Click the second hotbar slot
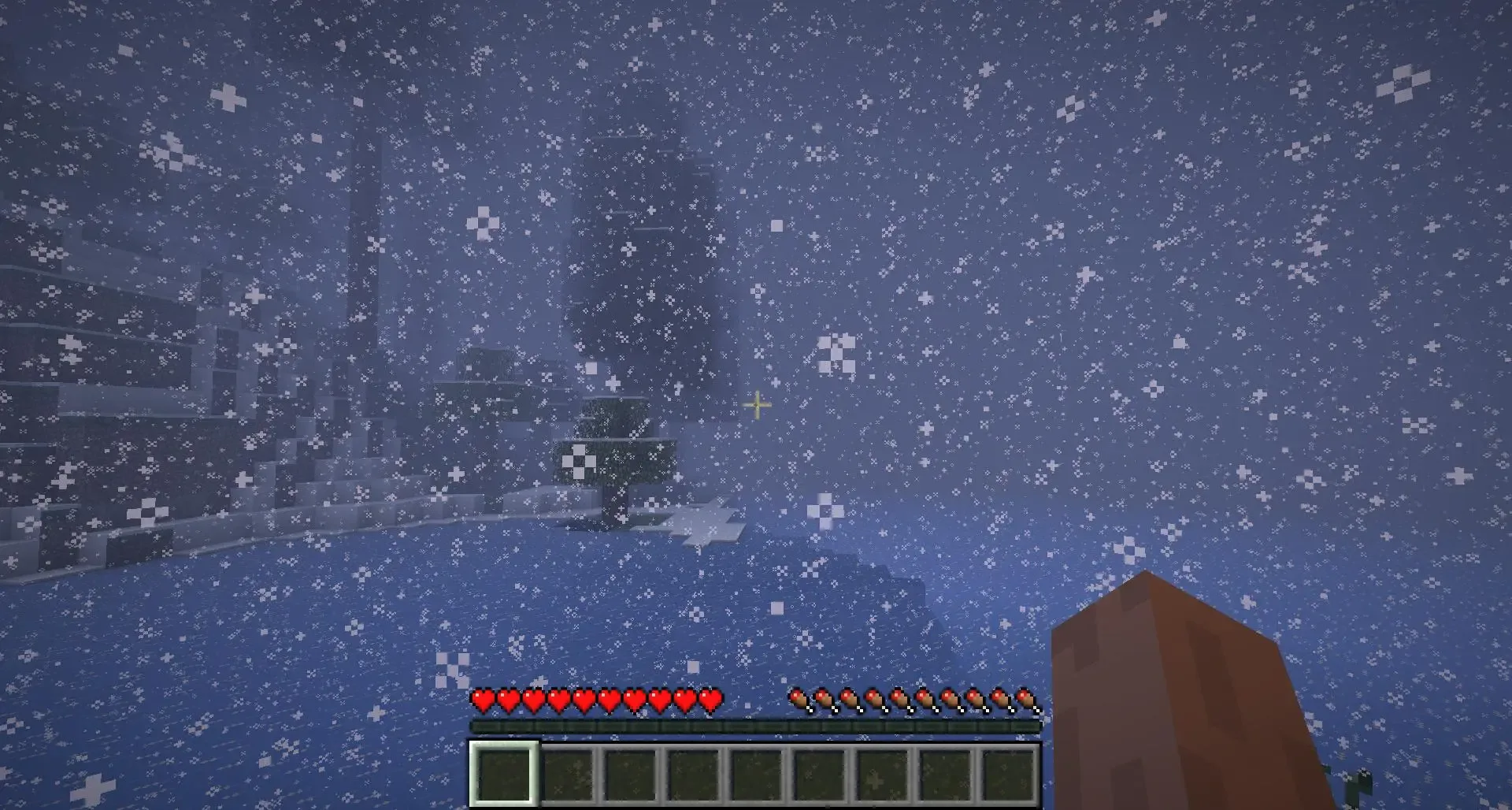This screenshot has height=810, width=1512. 567,776
